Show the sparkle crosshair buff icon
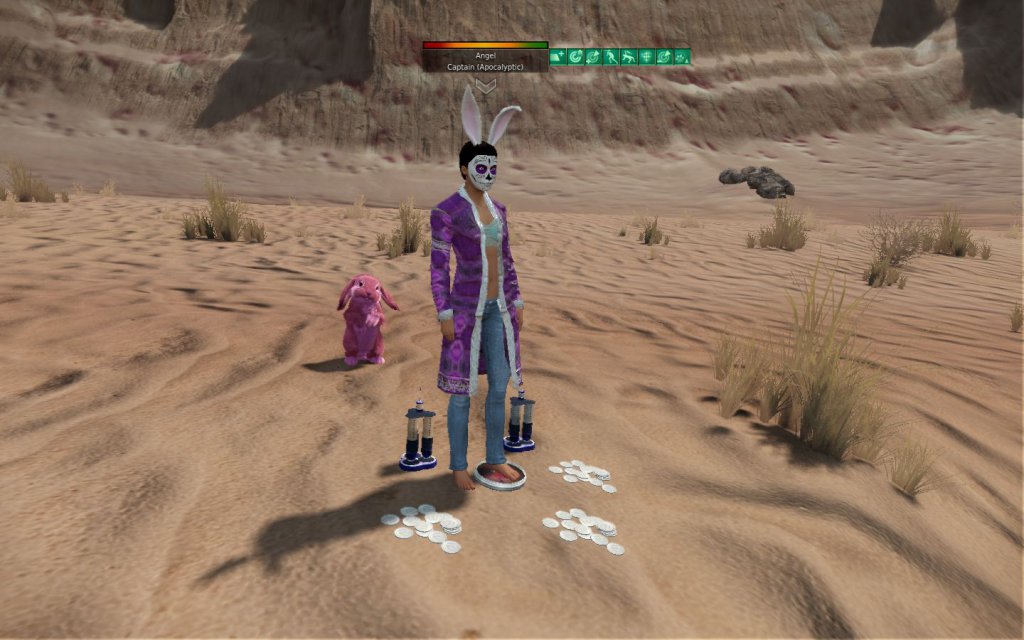 [x=646, y=57]
